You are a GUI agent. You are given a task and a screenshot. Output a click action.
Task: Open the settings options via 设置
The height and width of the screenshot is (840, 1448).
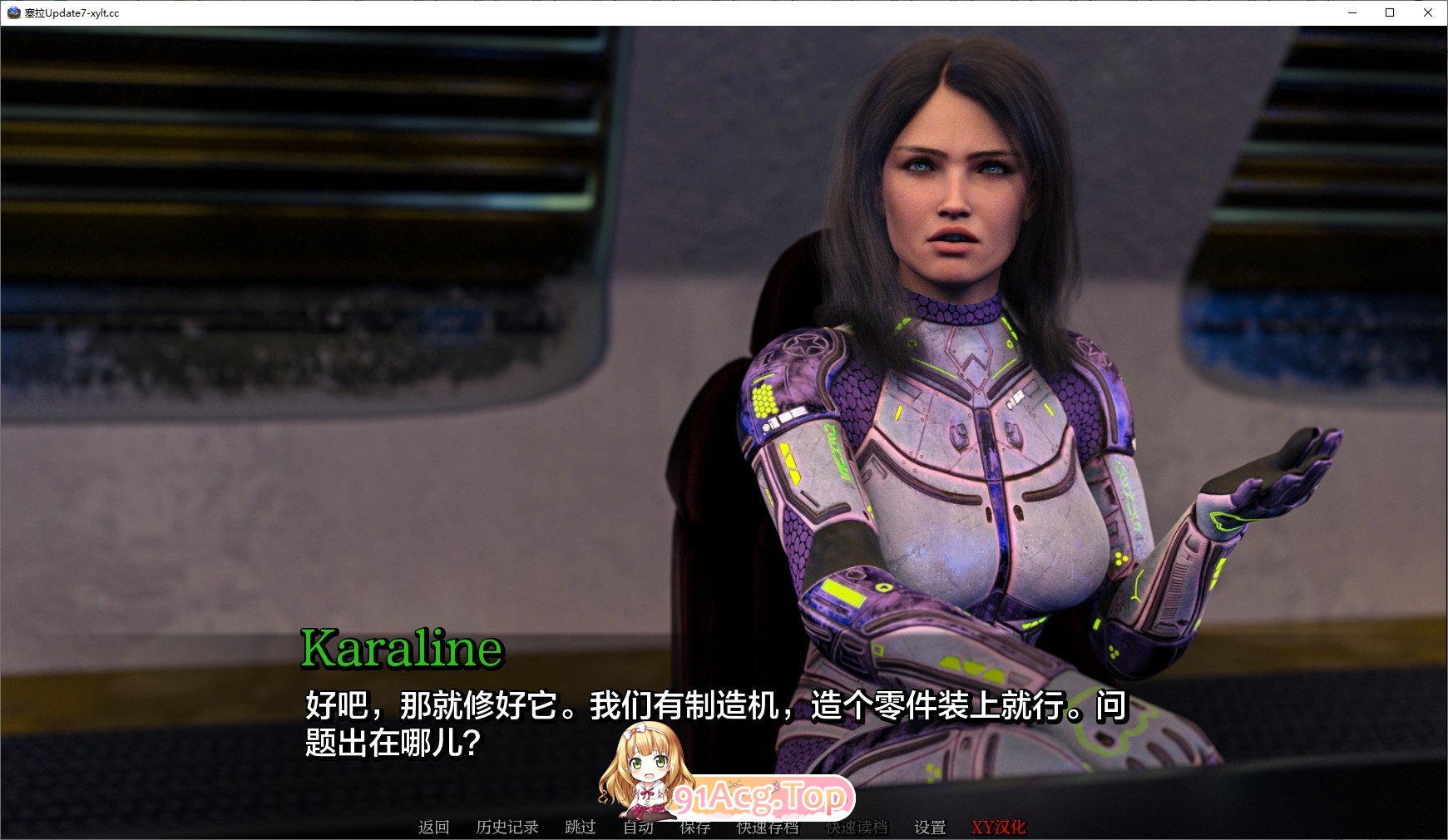931,828
